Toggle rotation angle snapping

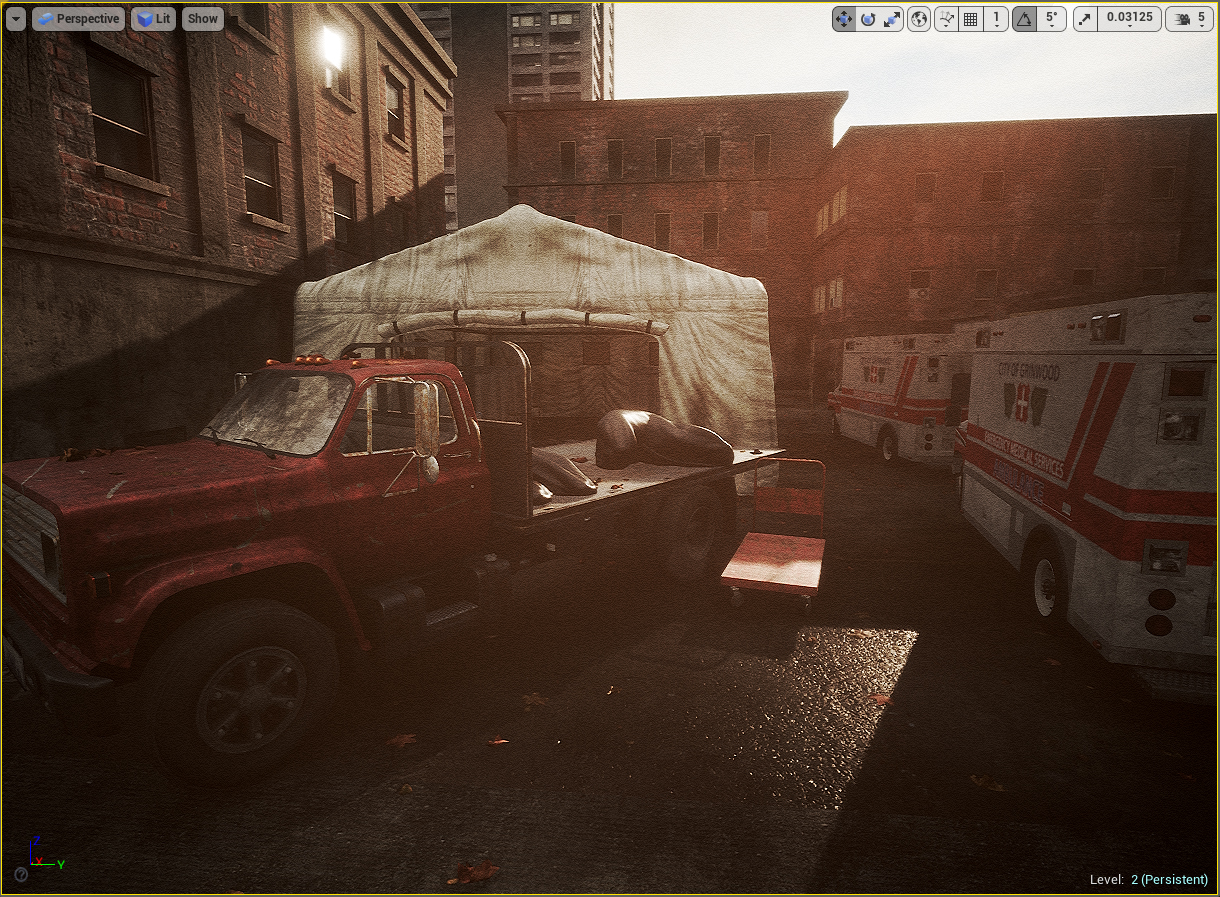click(1024, 18)
